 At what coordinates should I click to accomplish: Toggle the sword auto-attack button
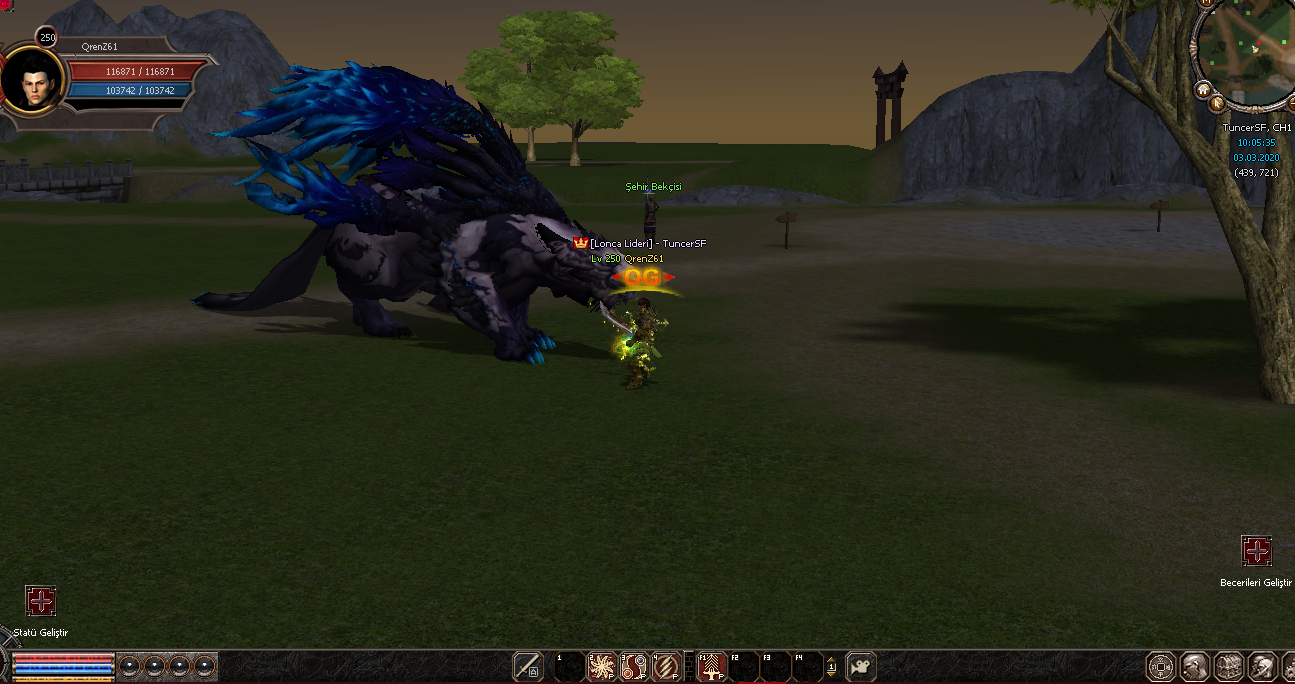click(527, 666)
